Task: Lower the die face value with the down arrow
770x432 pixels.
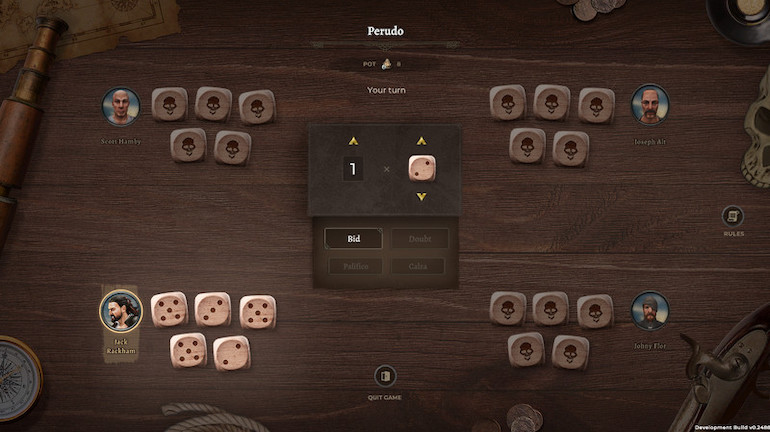Action: (x=421, y=196)
